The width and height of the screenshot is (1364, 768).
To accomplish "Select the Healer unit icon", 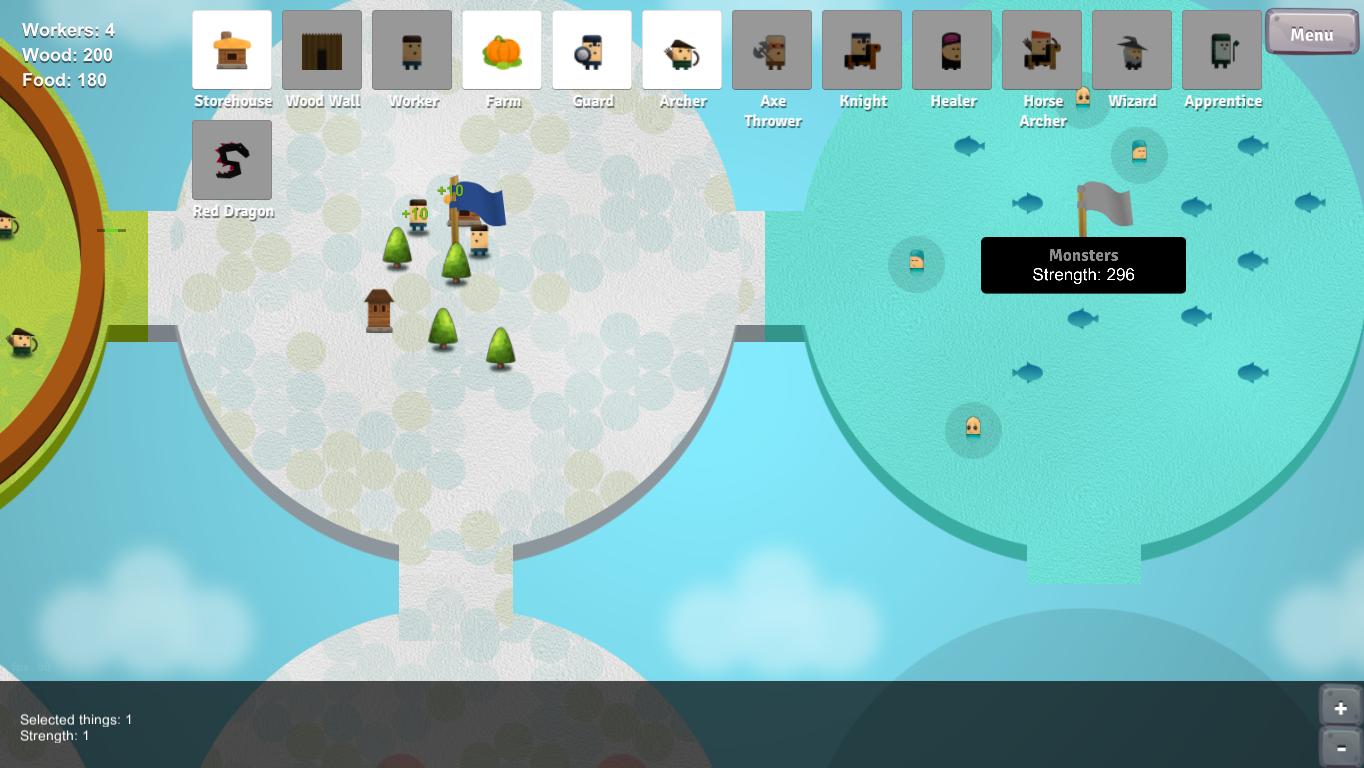I will [x=952, y=50].
